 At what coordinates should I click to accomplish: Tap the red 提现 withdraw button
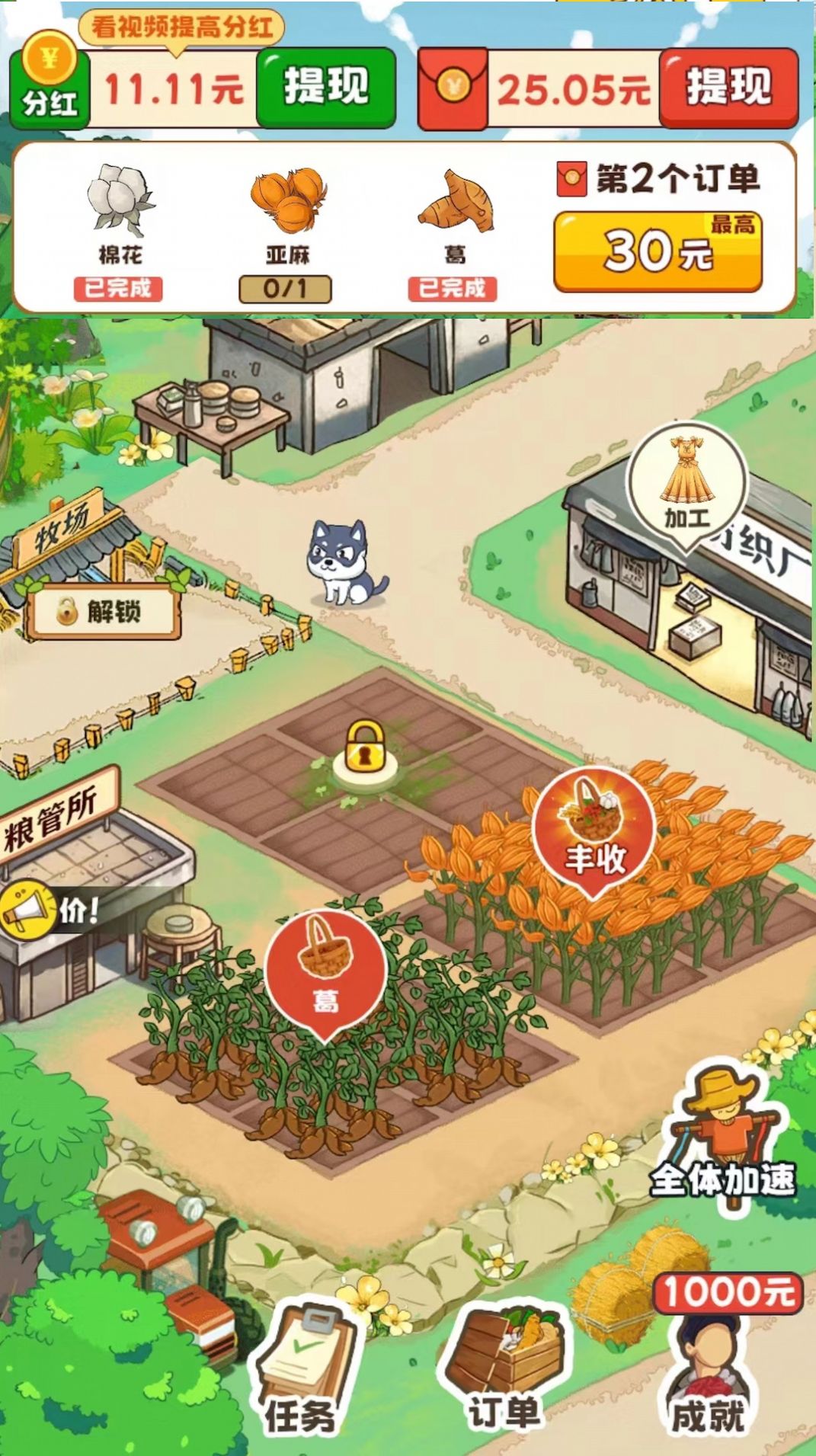tap(728, 87)
